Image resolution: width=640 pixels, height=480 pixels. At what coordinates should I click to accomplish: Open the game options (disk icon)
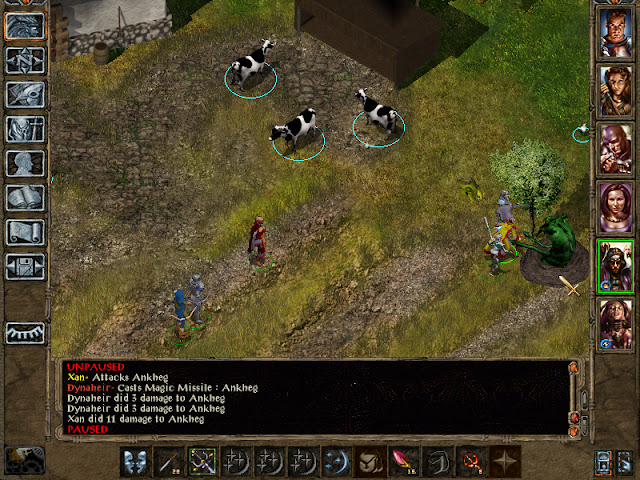tap(26, 266)
